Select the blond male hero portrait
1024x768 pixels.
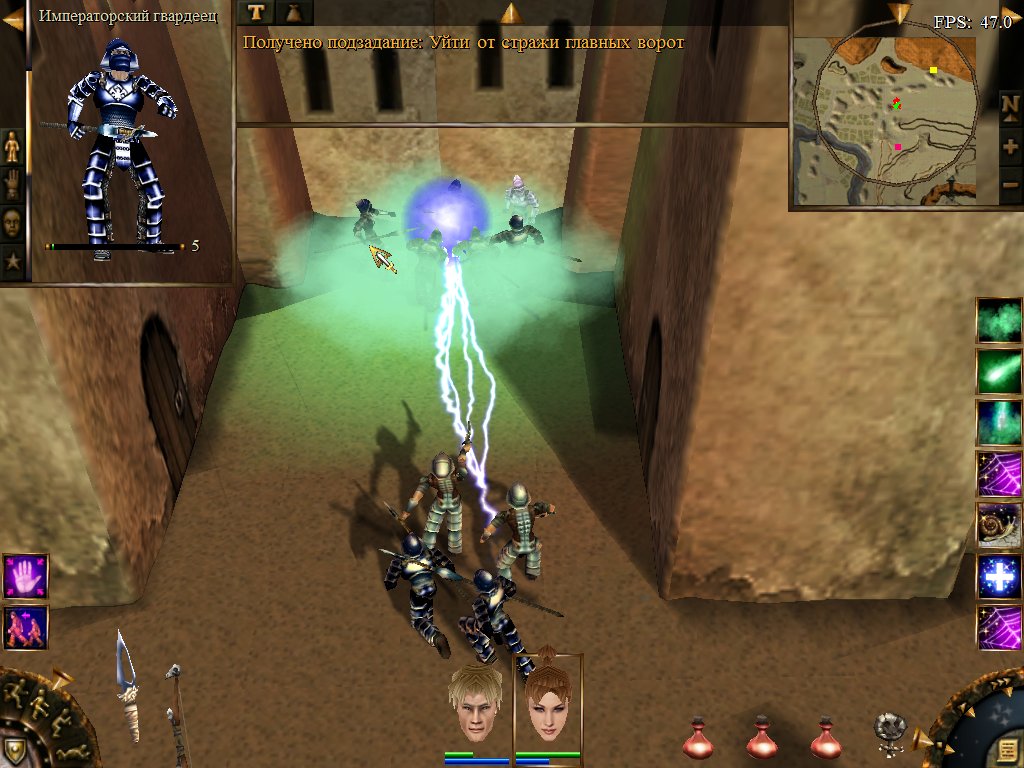coord(474,704)
